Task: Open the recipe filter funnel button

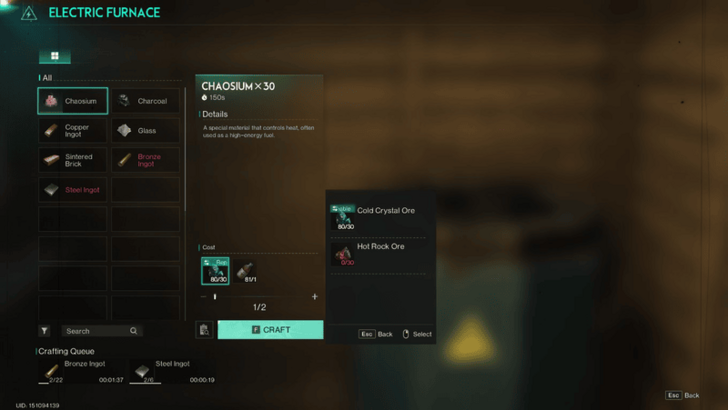Action: (x=45, y=331)
